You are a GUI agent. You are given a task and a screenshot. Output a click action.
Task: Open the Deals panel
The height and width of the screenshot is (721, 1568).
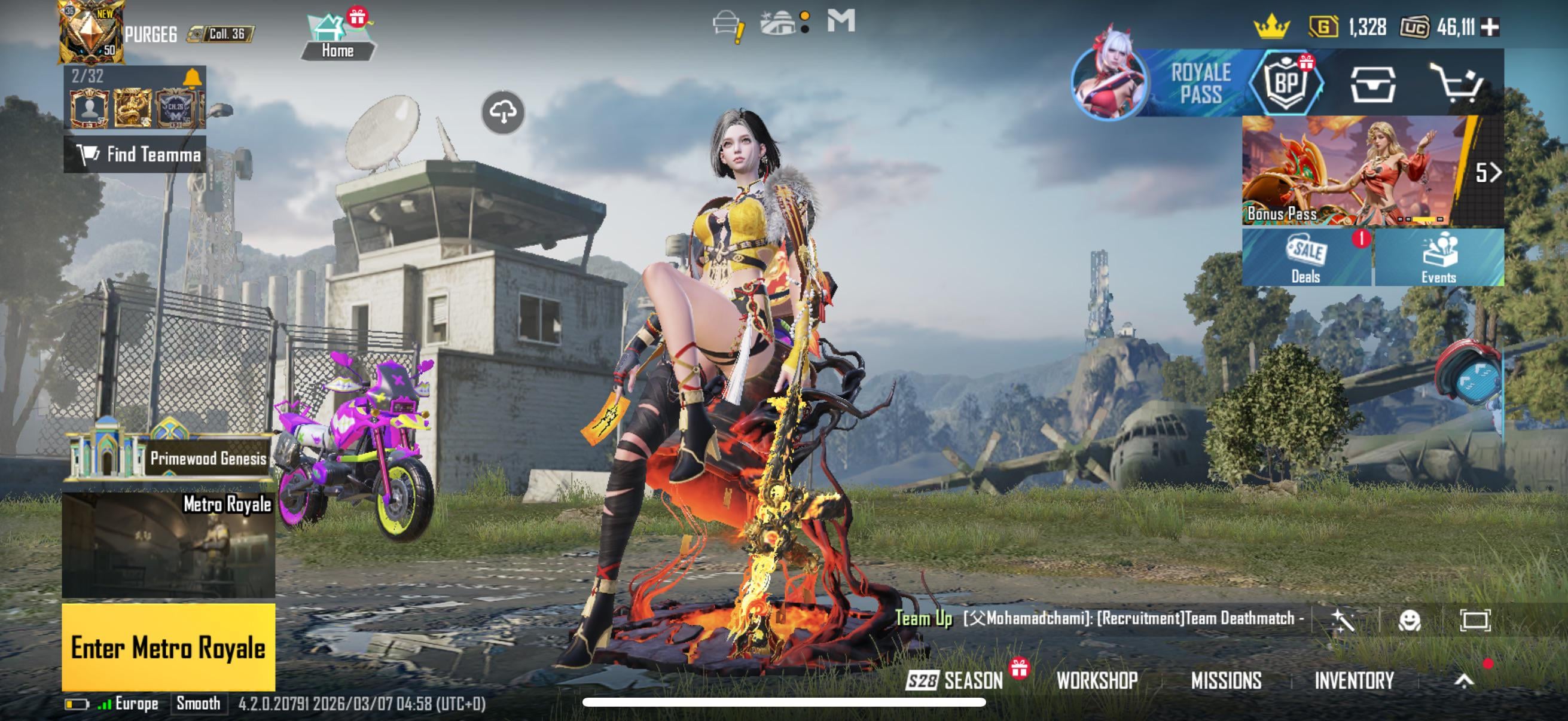[x=1306, y=258]
